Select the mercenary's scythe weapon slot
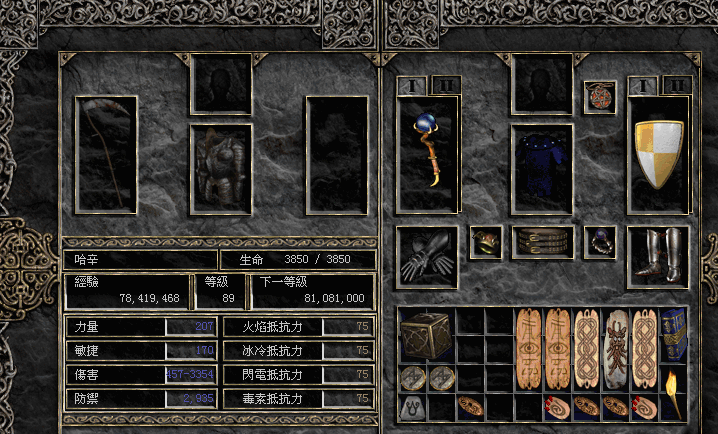 point(107,153)
